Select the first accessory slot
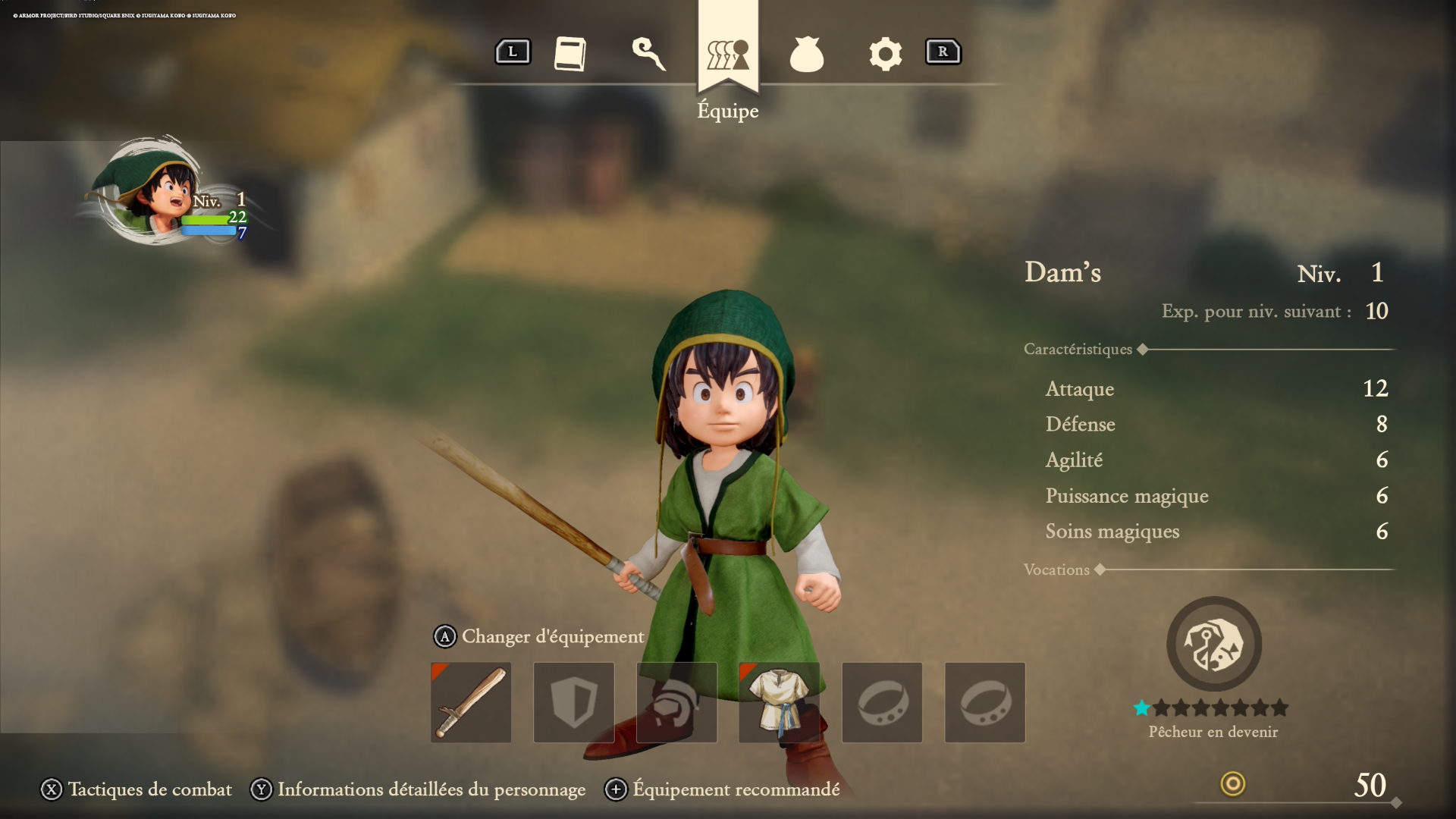 882,701
